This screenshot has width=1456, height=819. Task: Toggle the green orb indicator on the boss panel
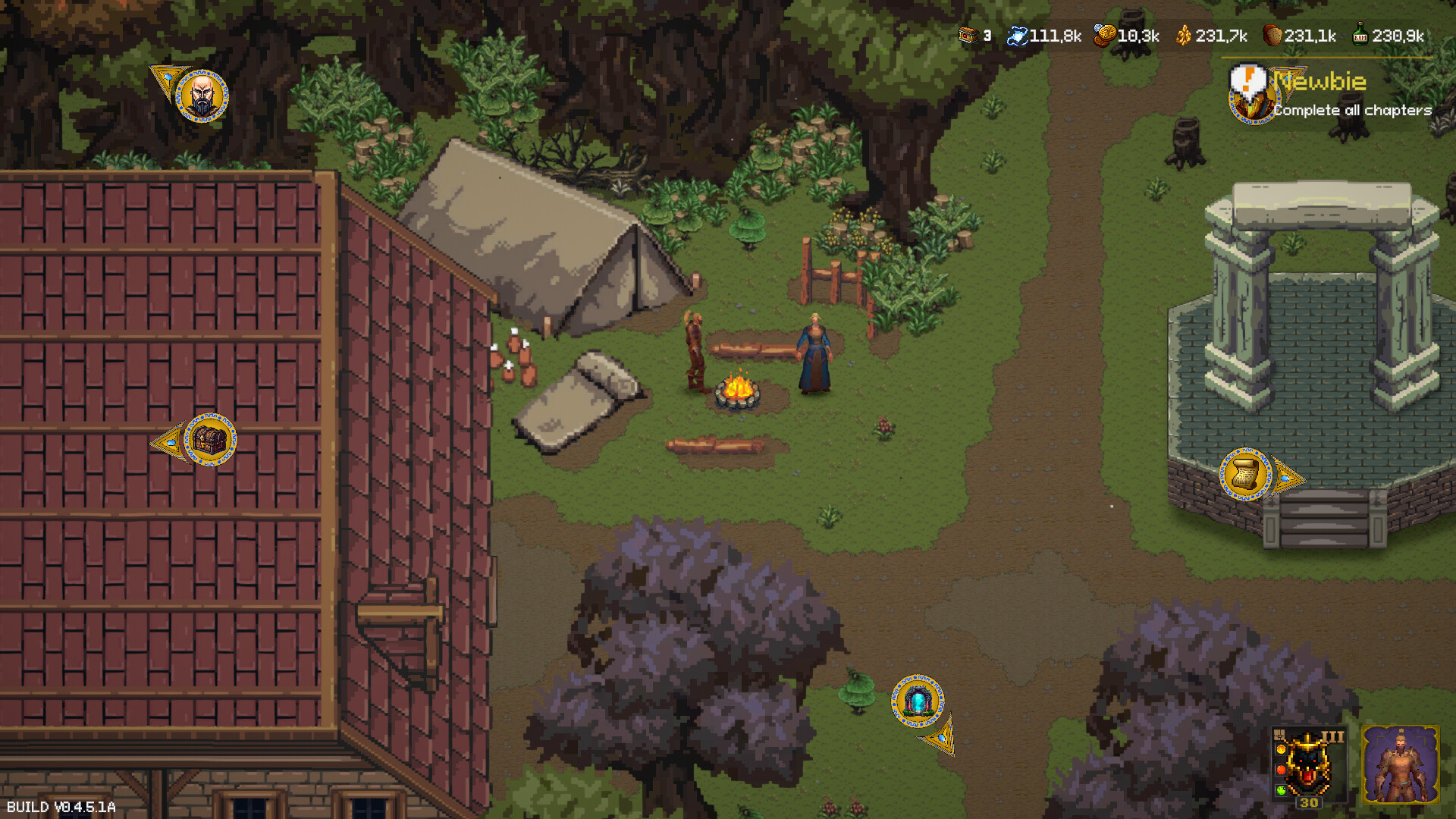click(1281, 789)
